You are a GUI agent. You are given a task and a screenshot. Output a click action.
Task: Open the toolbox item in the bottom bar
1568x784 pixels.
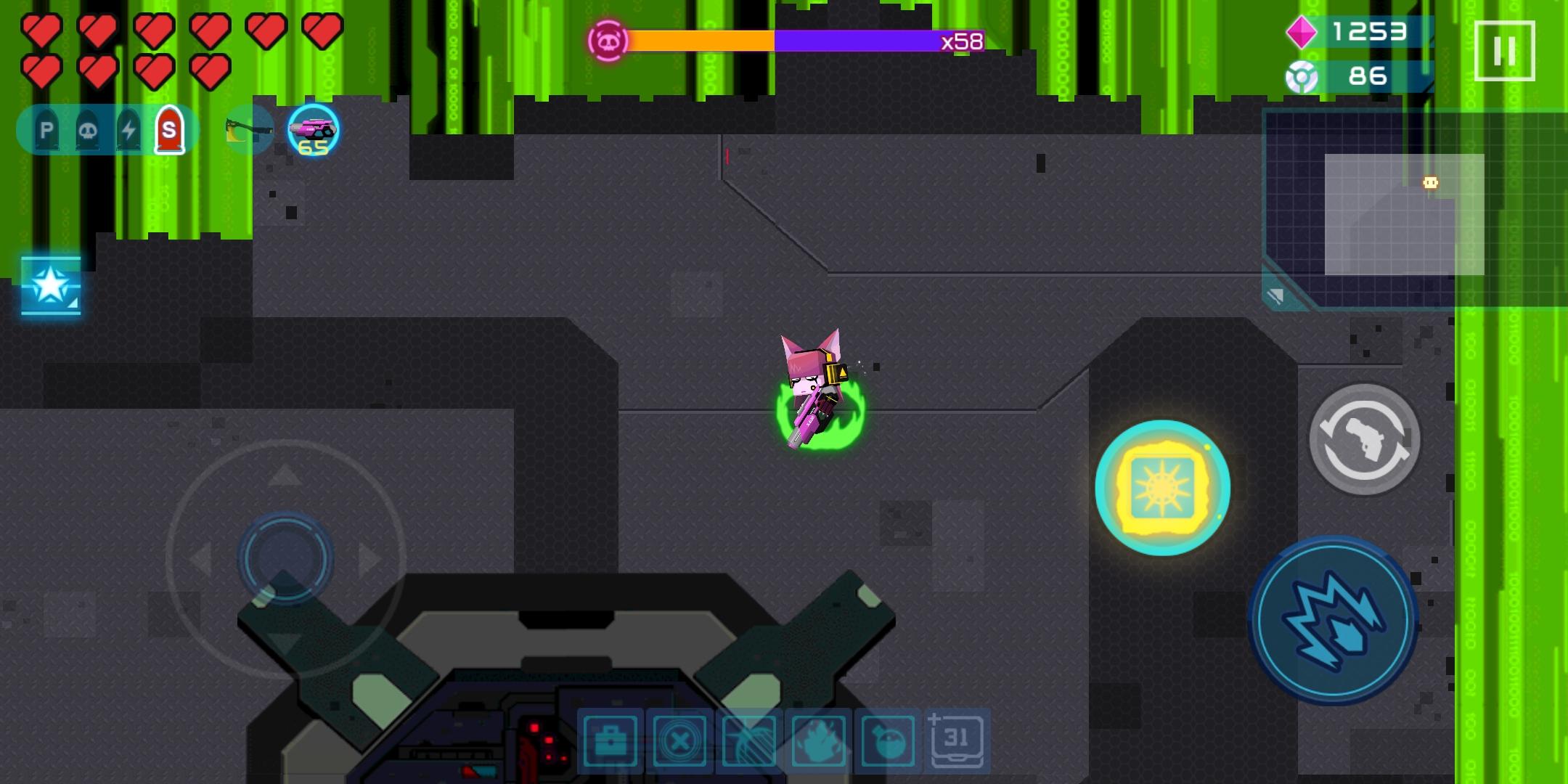(610, 740)
